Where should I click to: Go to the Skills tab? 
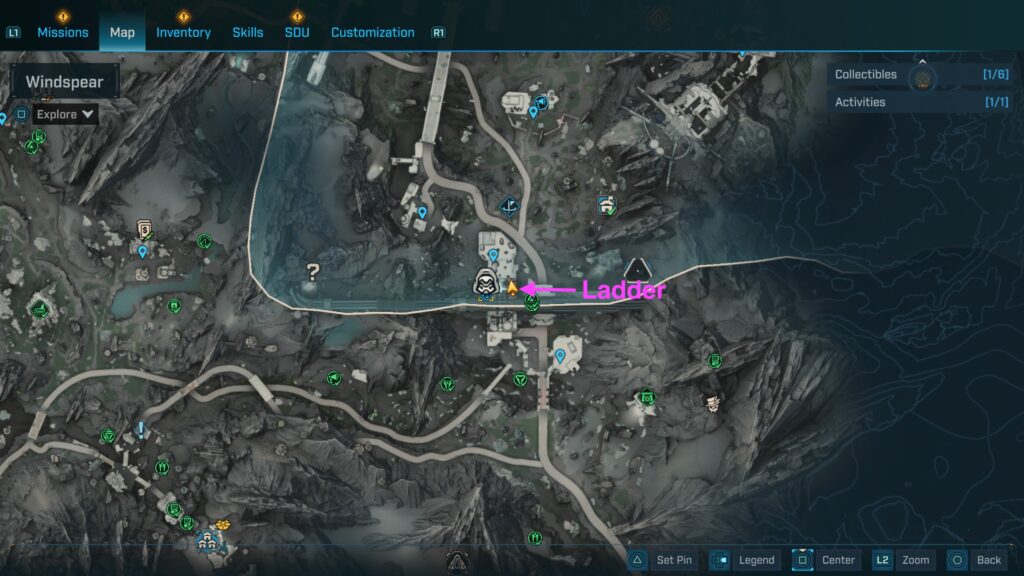[248, 32]
